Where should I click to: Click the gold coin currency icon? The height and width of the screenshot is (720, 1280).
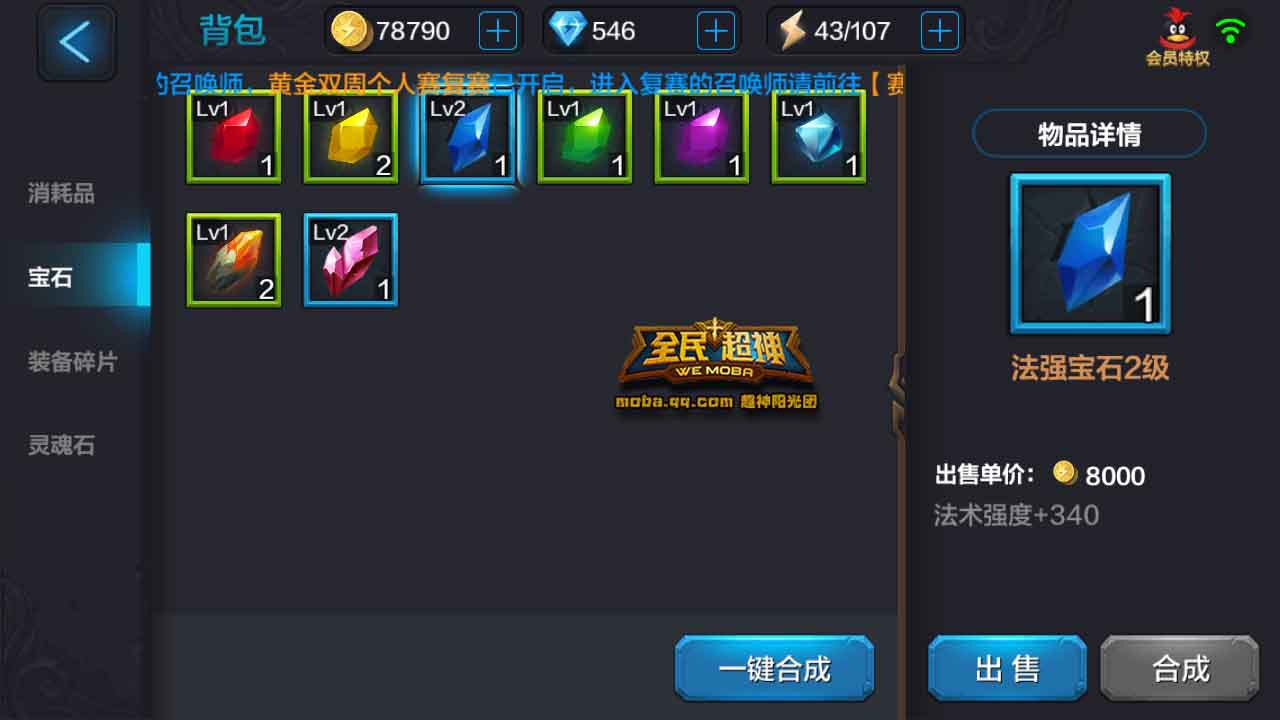click(350, 30)
